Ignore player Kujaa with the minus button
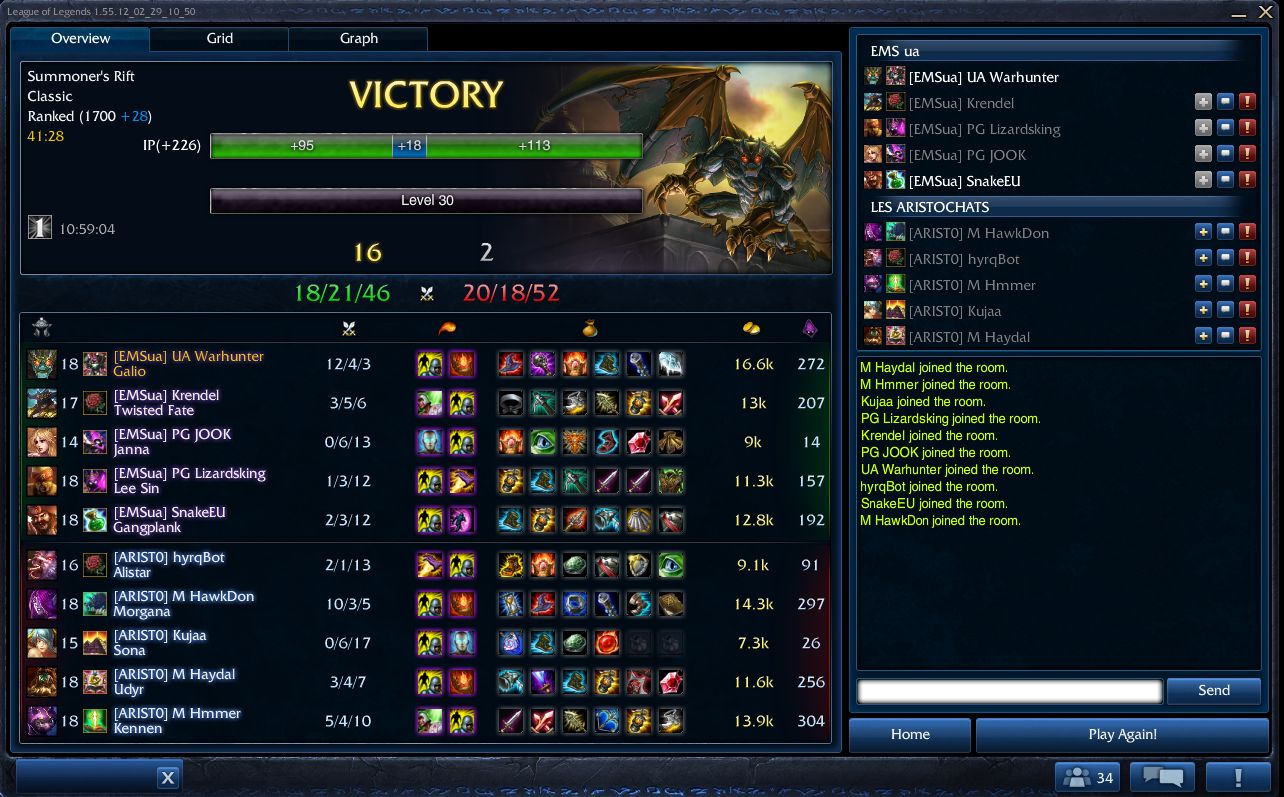The height and width of the screenshot is (797, 1284). [x=1225, y=311]
